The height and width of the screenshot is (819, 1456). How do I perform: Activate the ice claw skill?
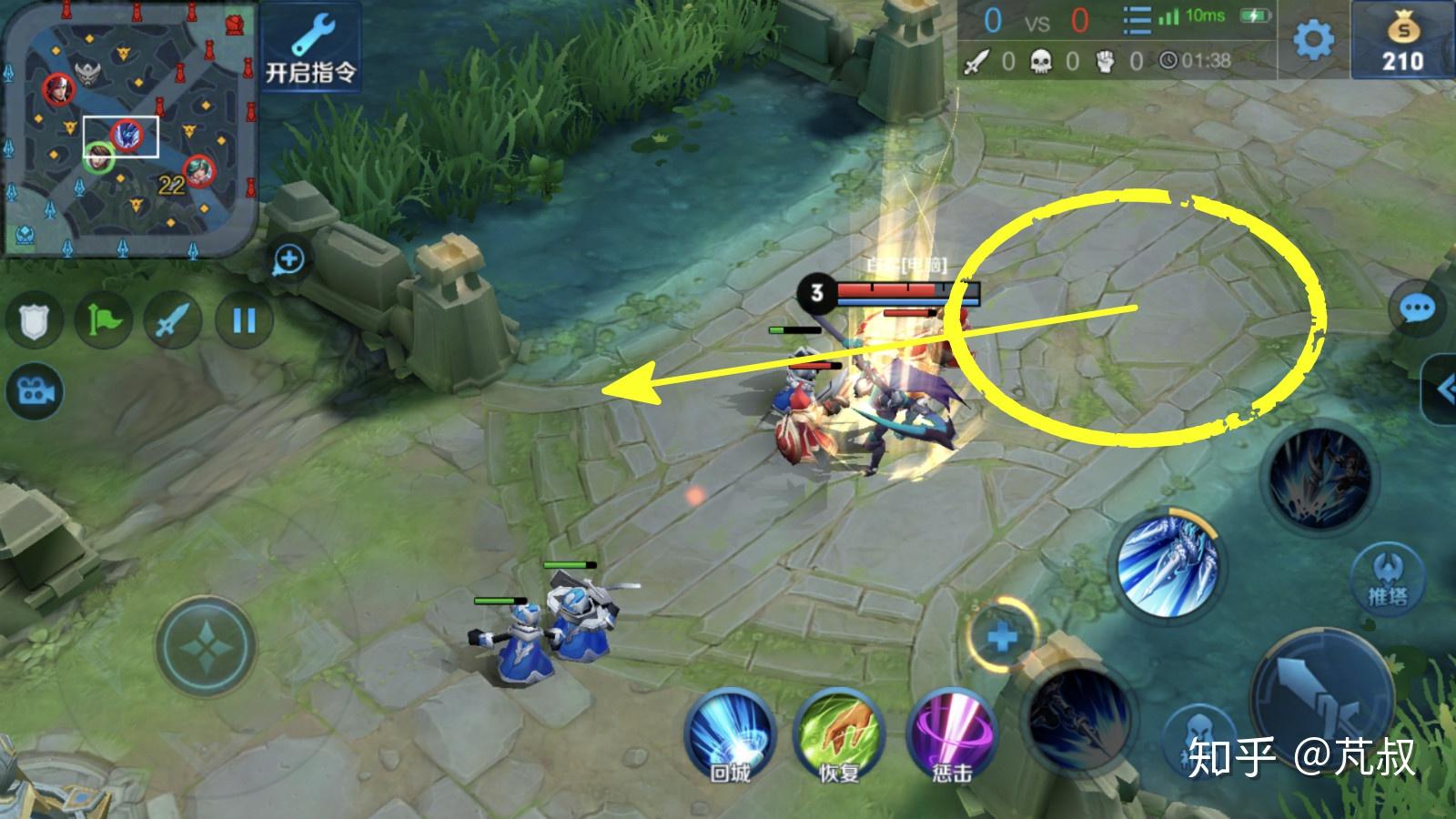tap(1168, 564)
